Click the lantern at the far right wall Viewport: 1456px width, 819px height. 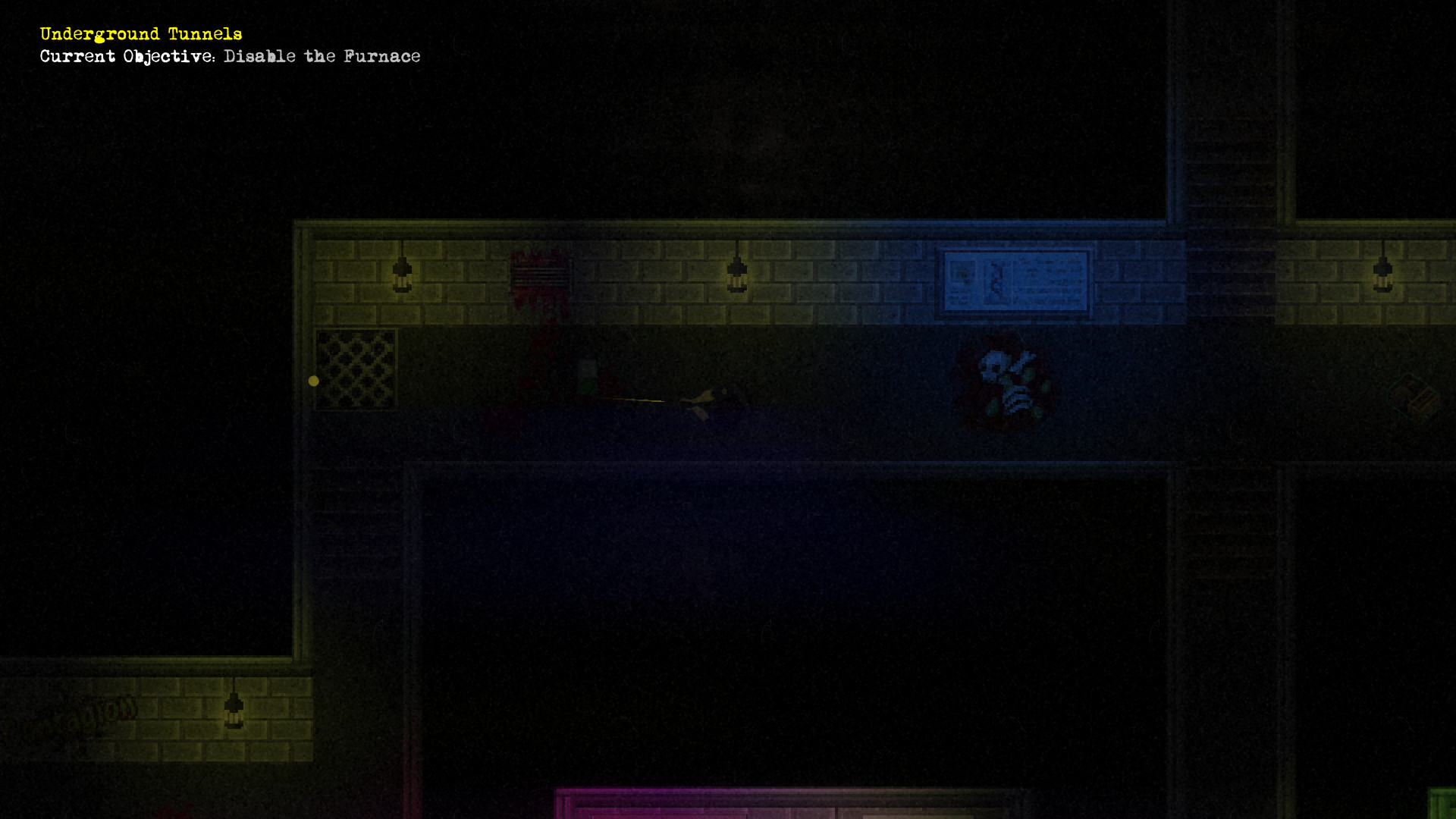pos(1382,275)
